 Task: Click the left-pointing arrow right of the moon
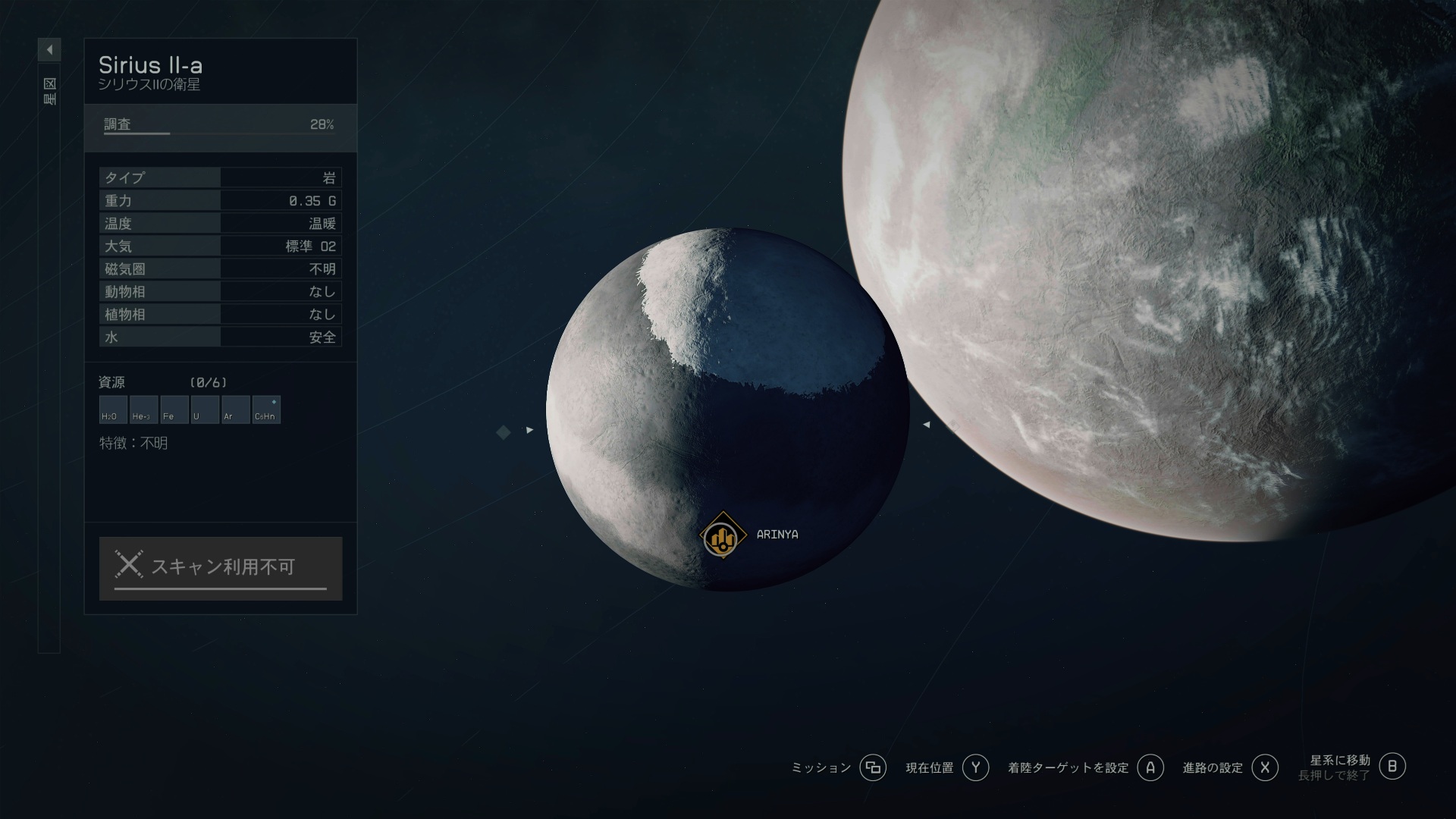(926, 425)
